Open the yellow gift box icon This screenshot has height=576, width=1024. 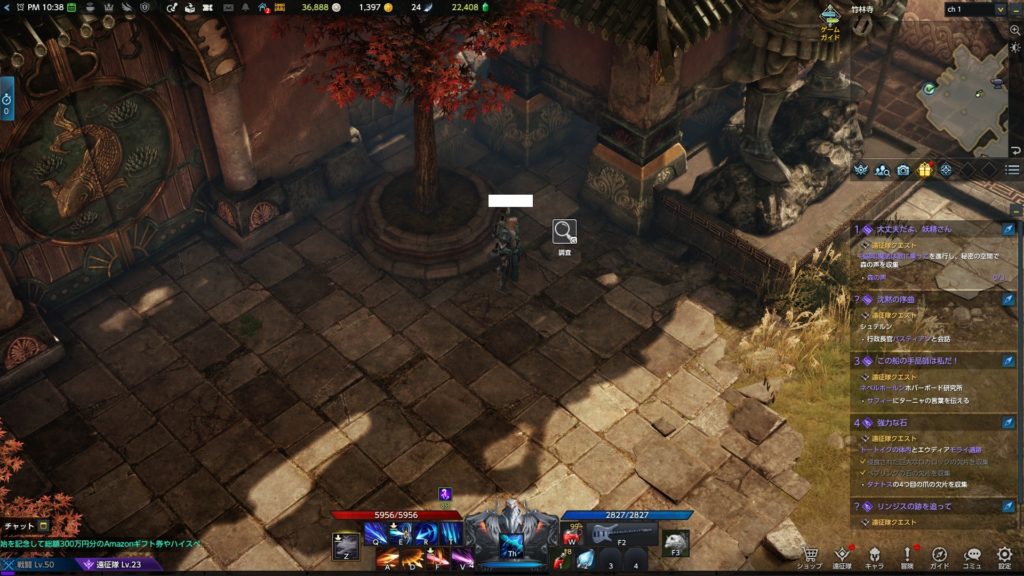[924, 170]
